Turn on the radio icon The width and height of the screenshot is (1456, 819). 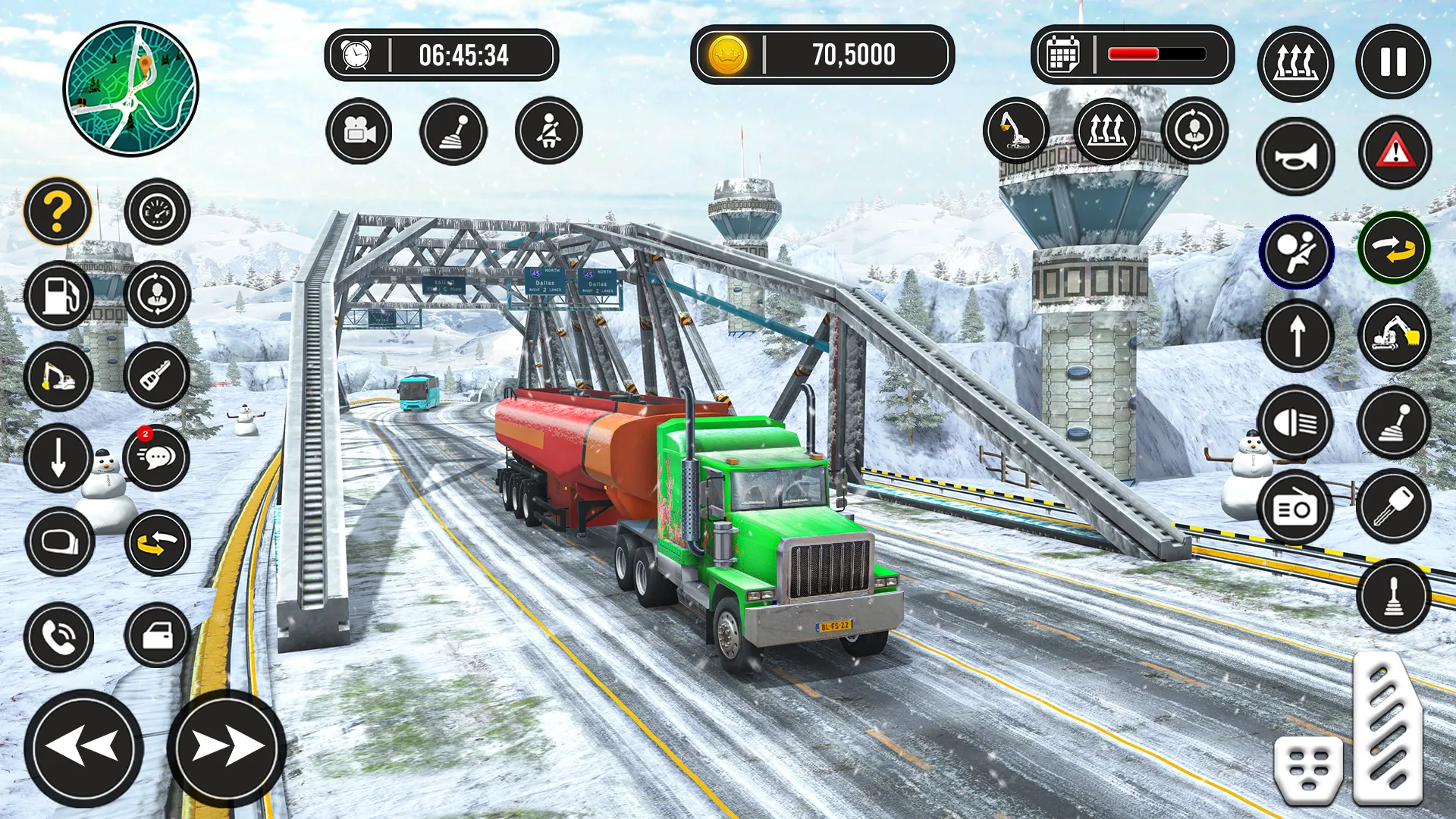(1296, 507)
